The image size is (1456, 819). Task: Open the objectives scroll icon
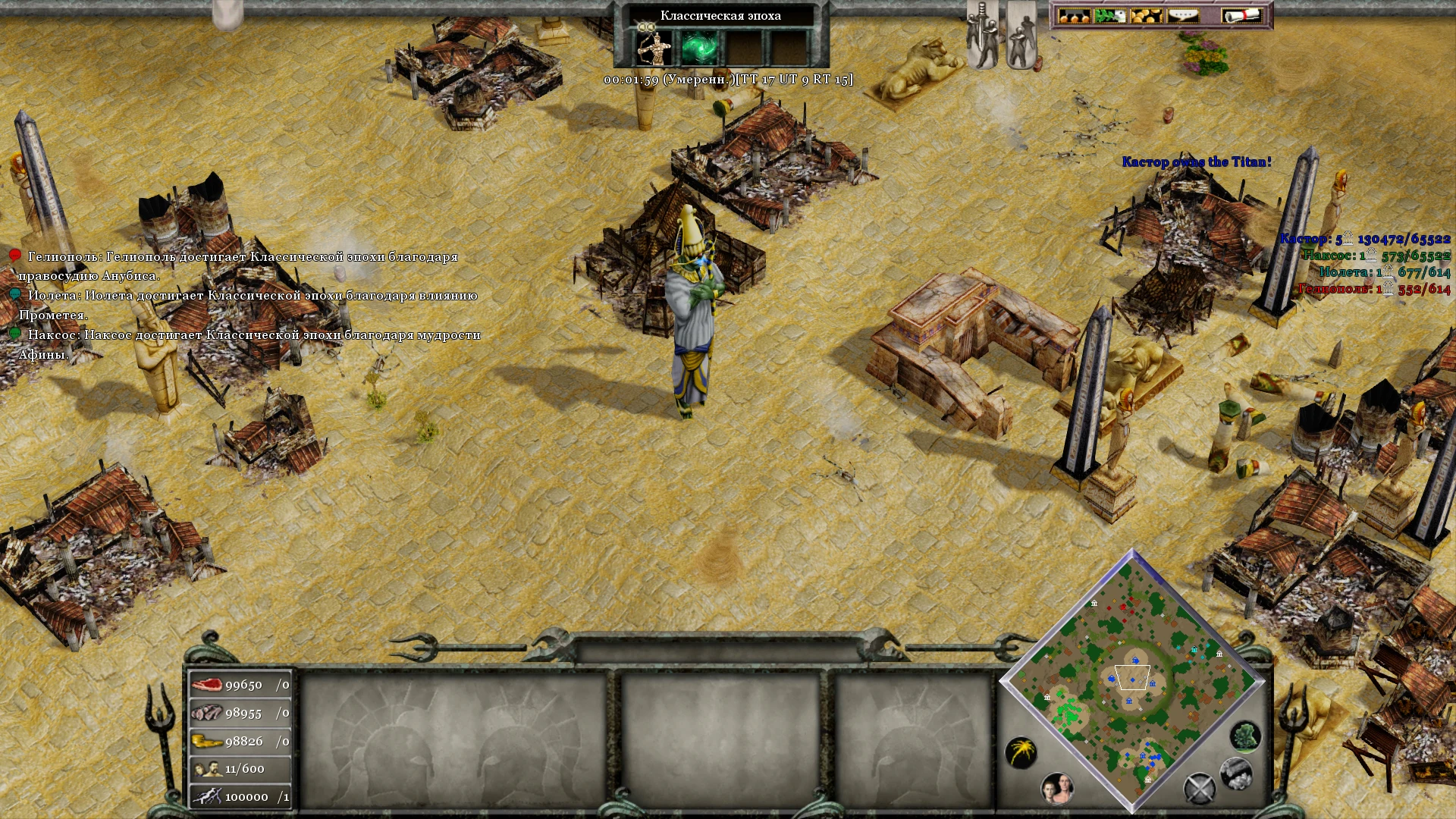(1242, 15)
